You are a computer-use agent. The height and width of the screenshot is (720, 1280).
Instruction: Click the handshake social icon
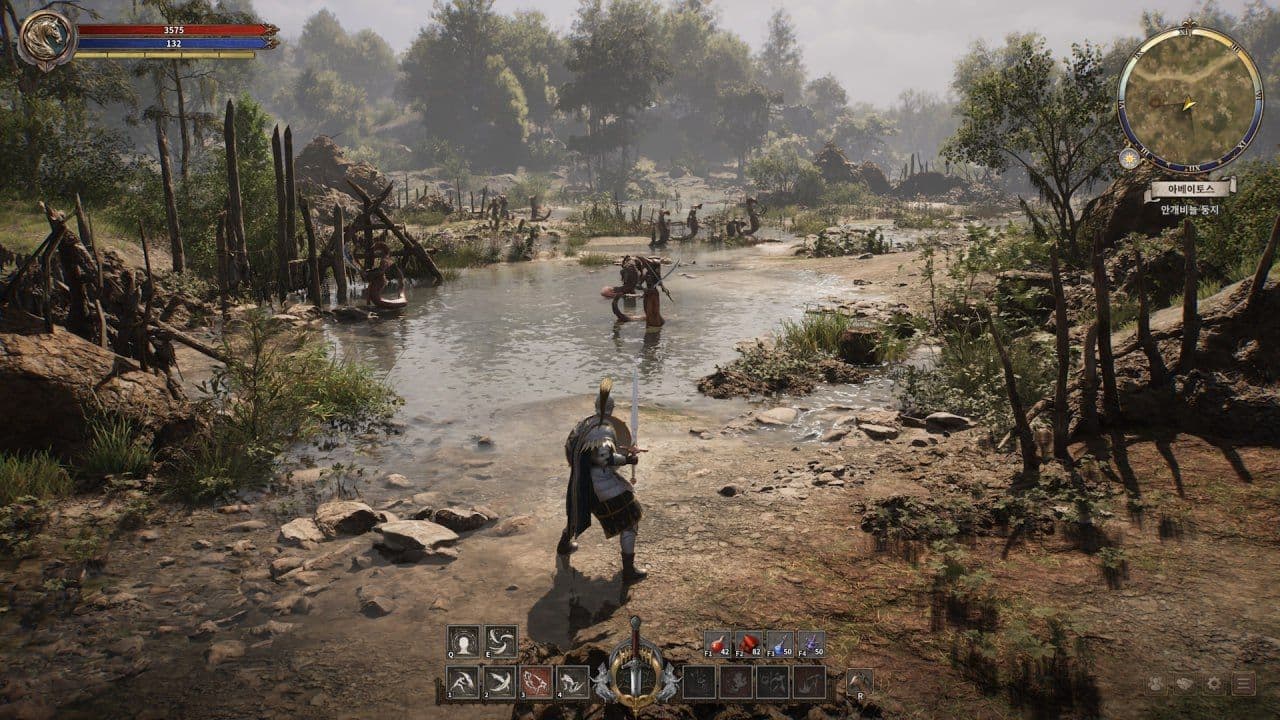click(x=1184, y=684)
